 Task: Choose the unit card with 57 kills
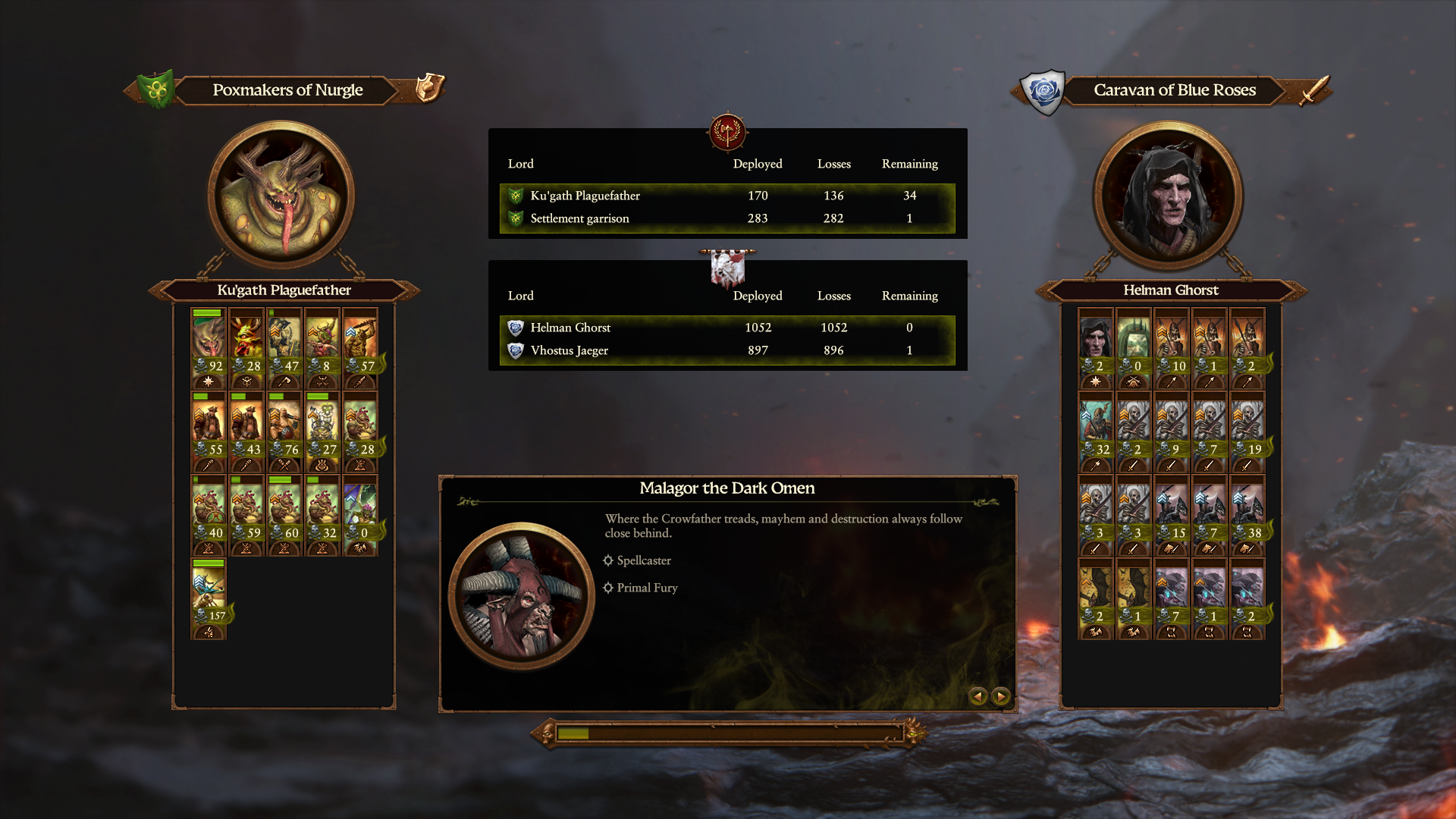tap(360, 348)
